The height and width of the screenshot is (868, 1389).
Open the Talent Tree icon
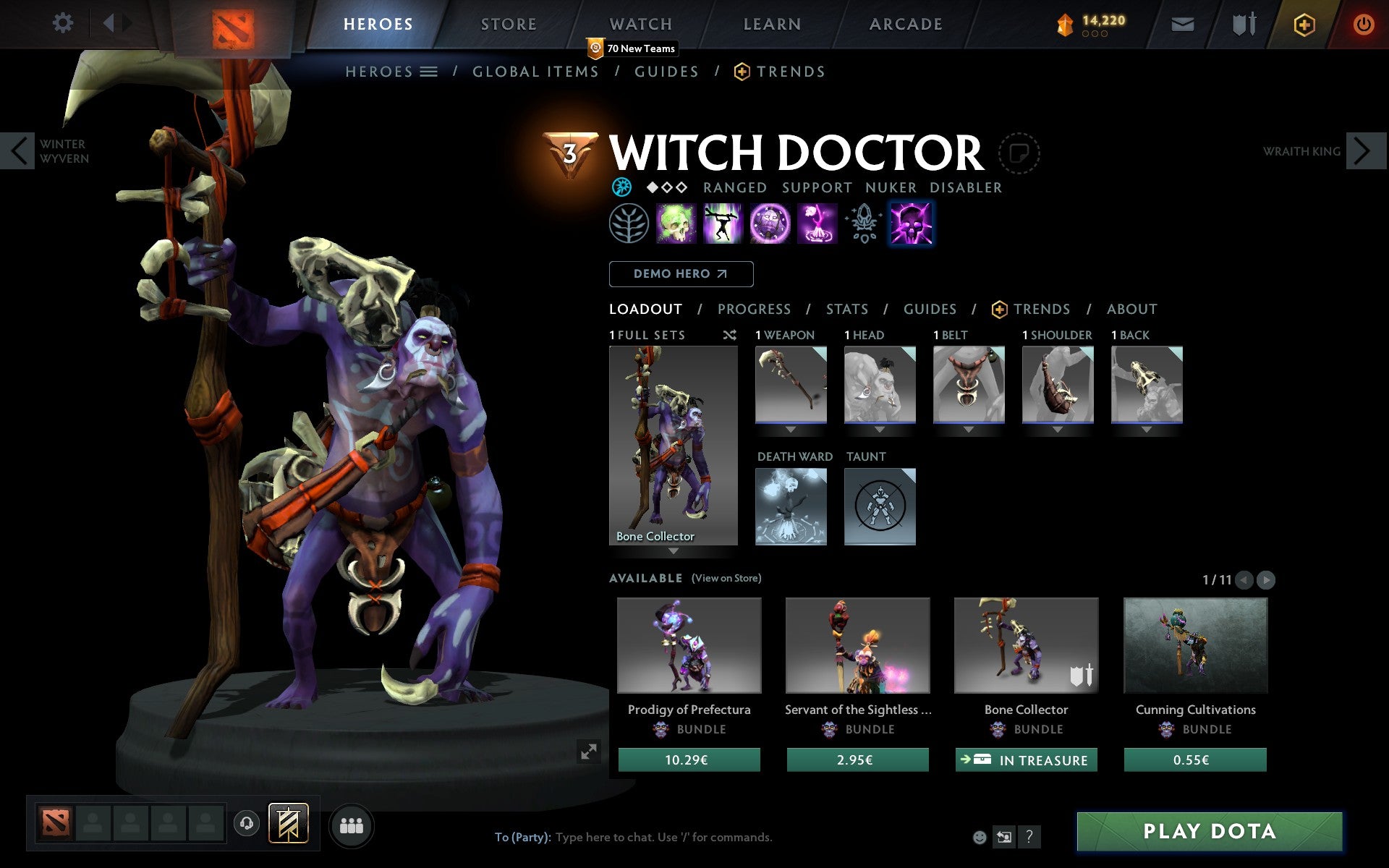(x=629, y=224)
